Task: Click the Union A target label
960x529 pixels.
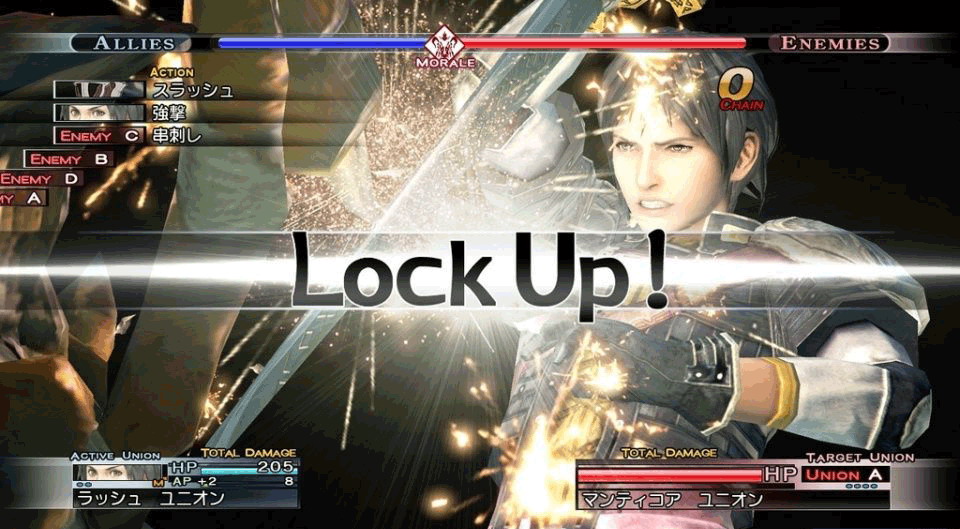Action: pyautogui.click(x=845, y=474)
